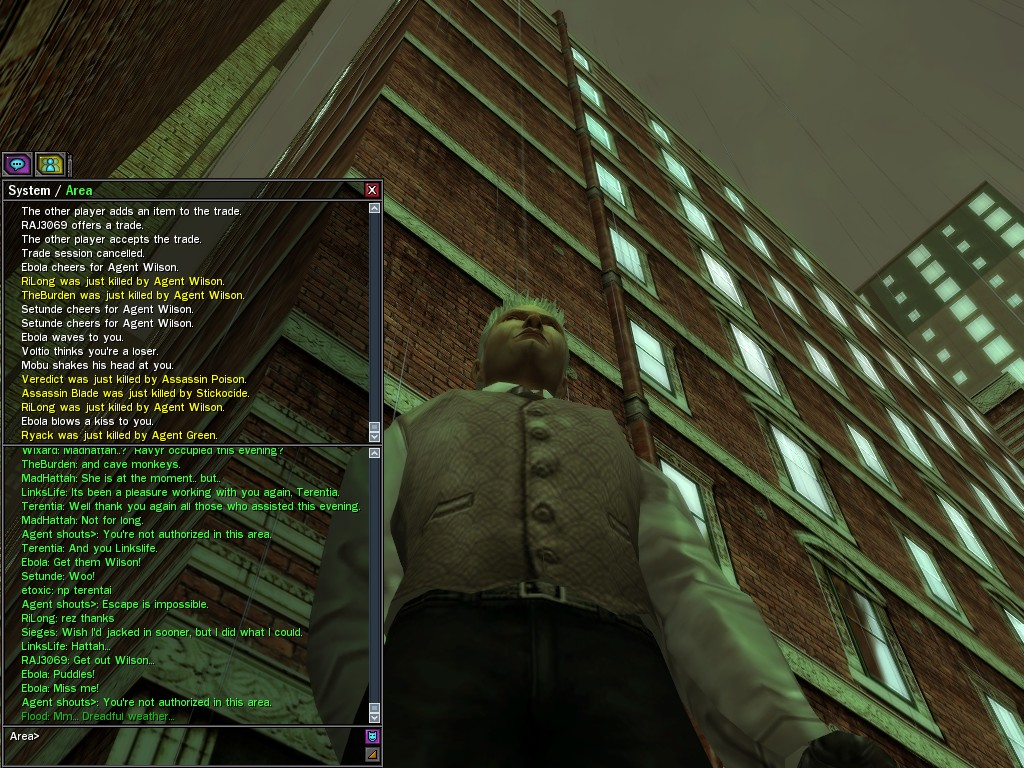
Task: Open the yellow people group tab
Action: pos(50,164)
